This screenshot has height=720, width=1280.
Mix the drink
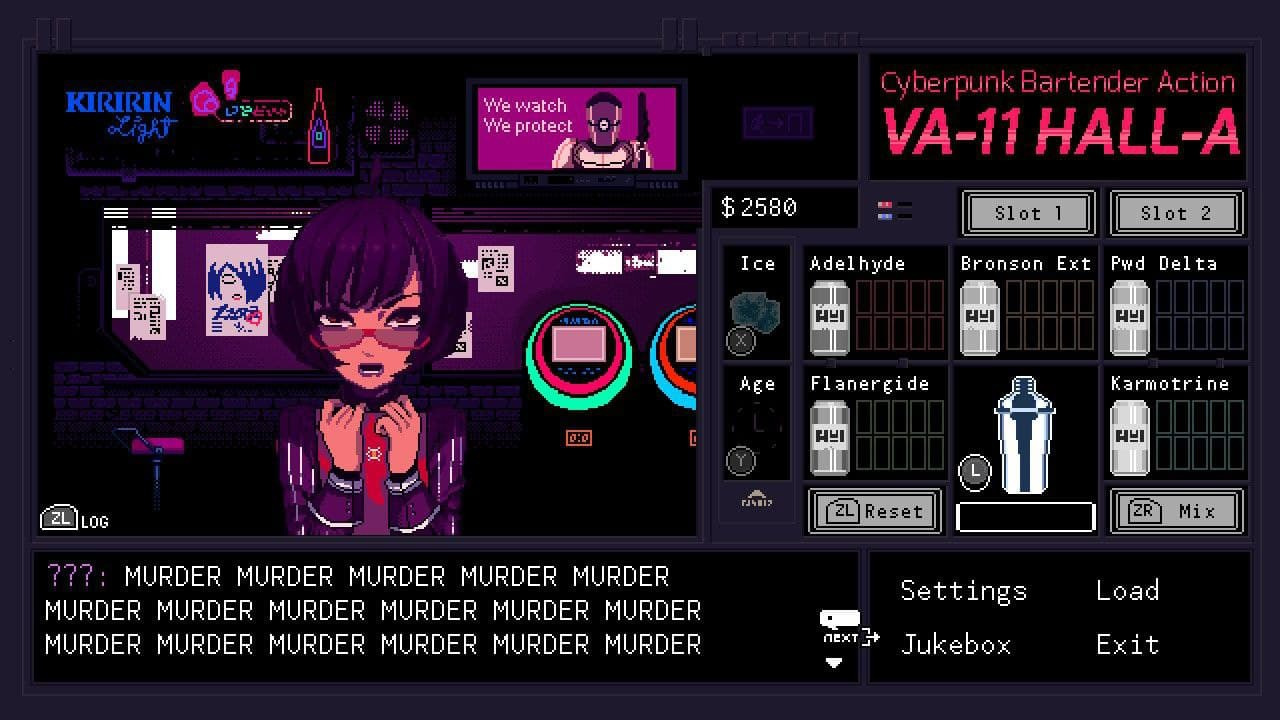click(x=1176, y=511)
